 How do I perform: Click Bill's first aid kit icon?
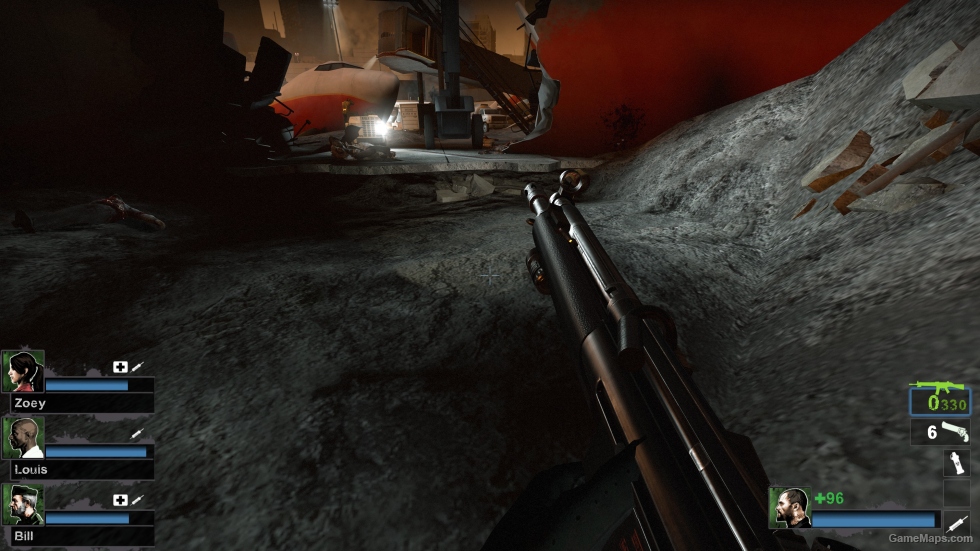point(120,500)
